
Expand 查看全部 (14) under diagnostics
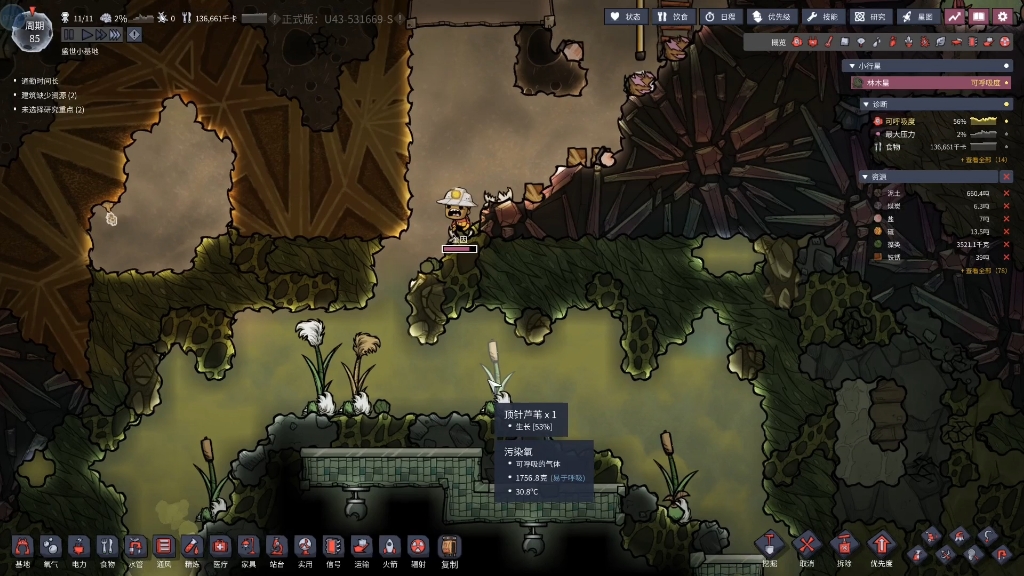pos(984,159)
